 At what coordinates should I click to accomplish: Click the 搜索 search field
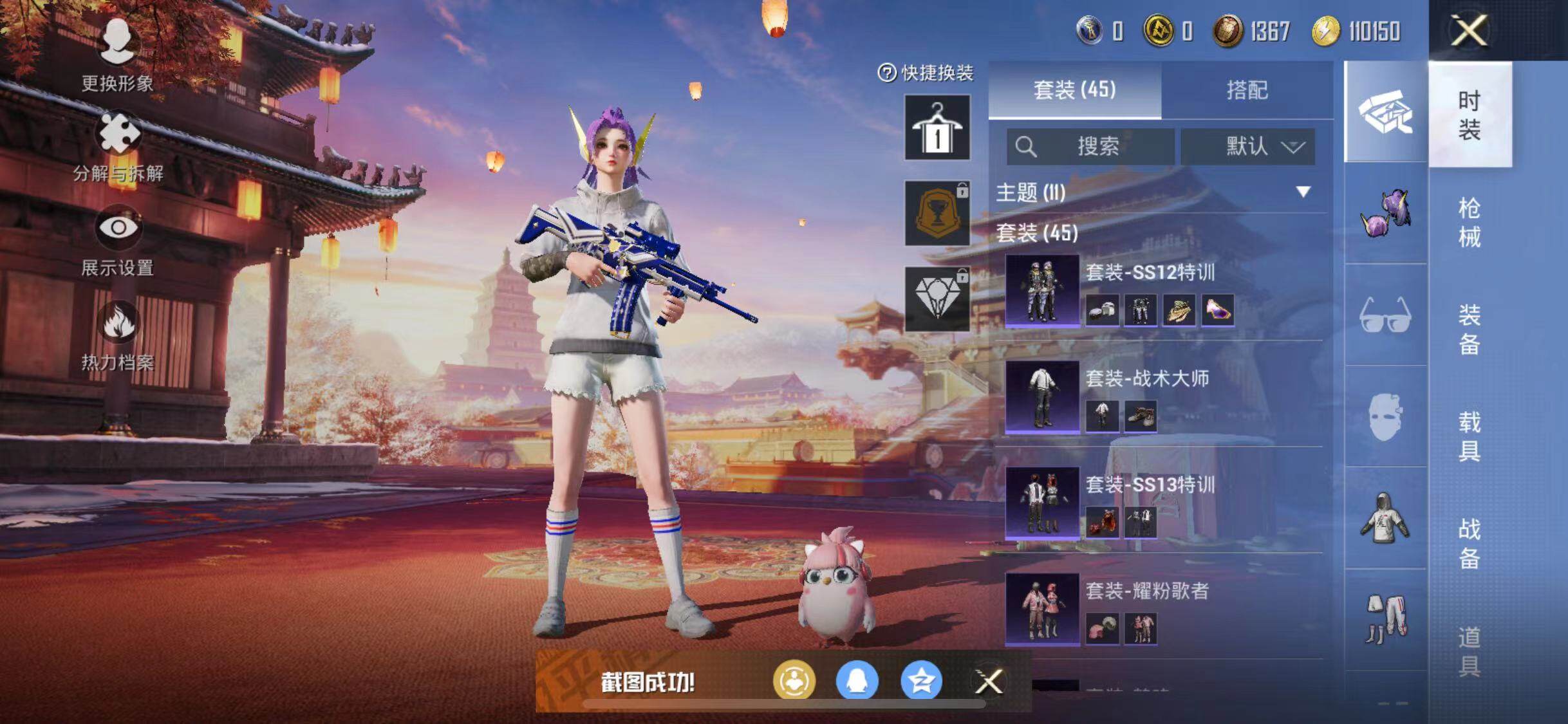[1090, 147]
